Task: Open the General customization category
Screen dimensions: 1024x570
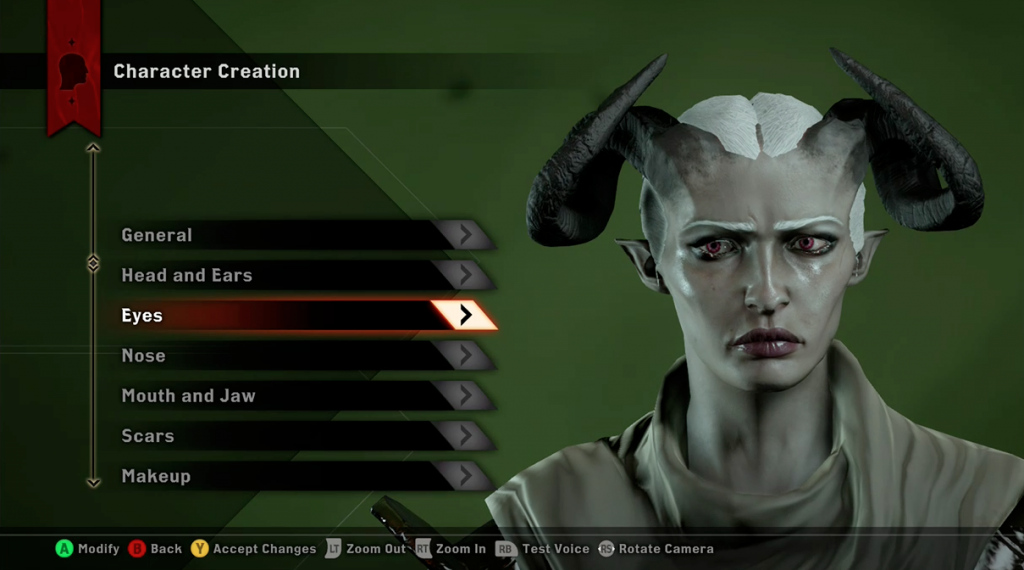Action: click(300, 236)
